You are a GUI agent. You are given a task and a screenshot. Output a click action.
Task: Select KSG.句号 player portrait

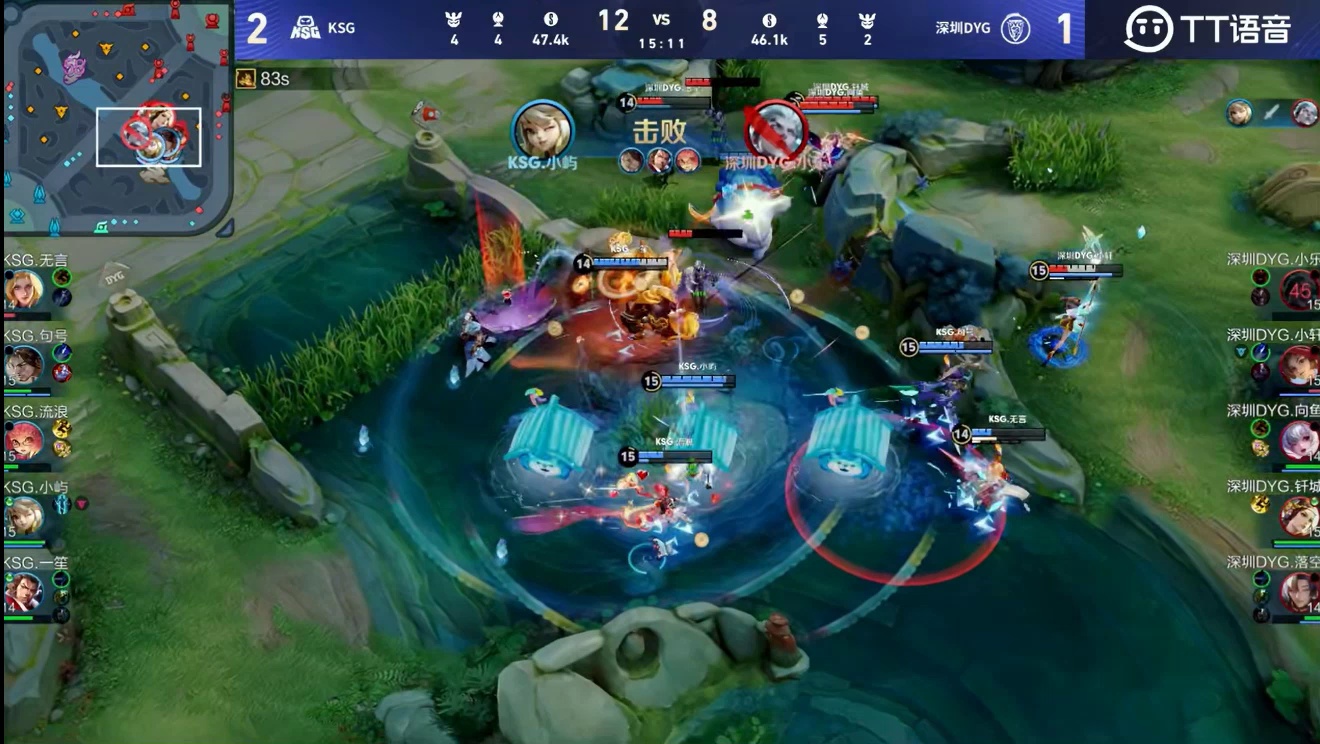pyautogui.click(x=24, y=366)
